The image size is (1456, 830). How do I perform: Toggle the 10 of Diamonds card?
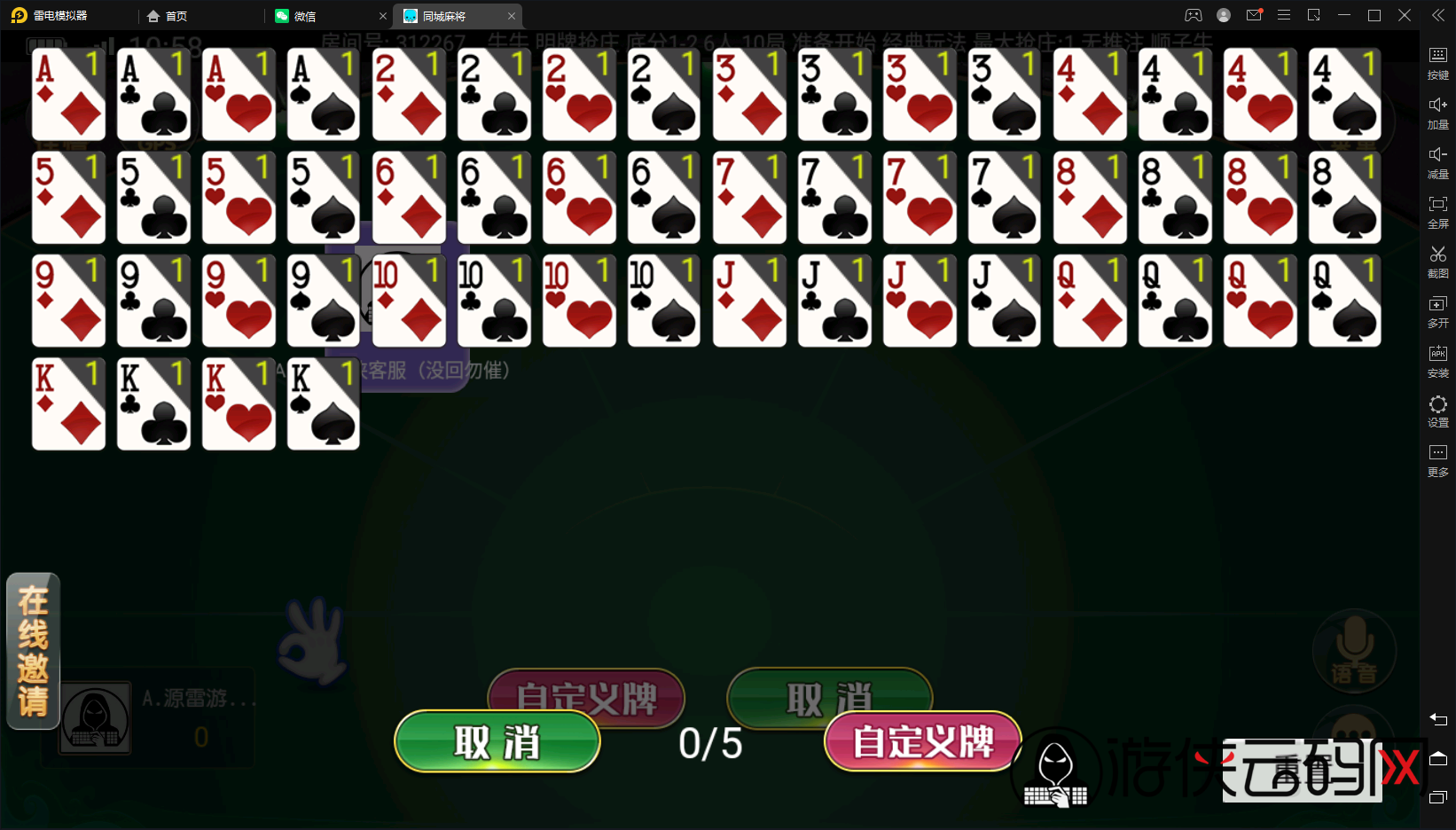tap(409, 301)
